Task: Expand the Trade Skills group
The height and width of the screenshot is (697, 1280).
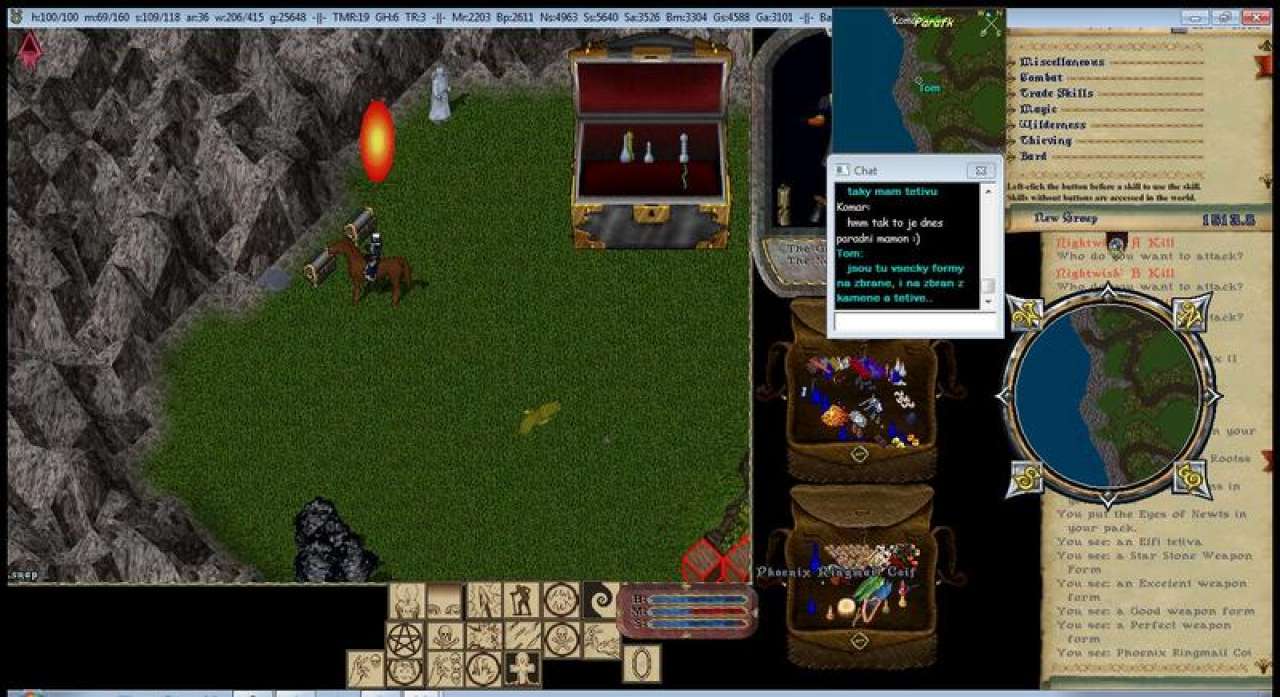Action: (1056, 93)
